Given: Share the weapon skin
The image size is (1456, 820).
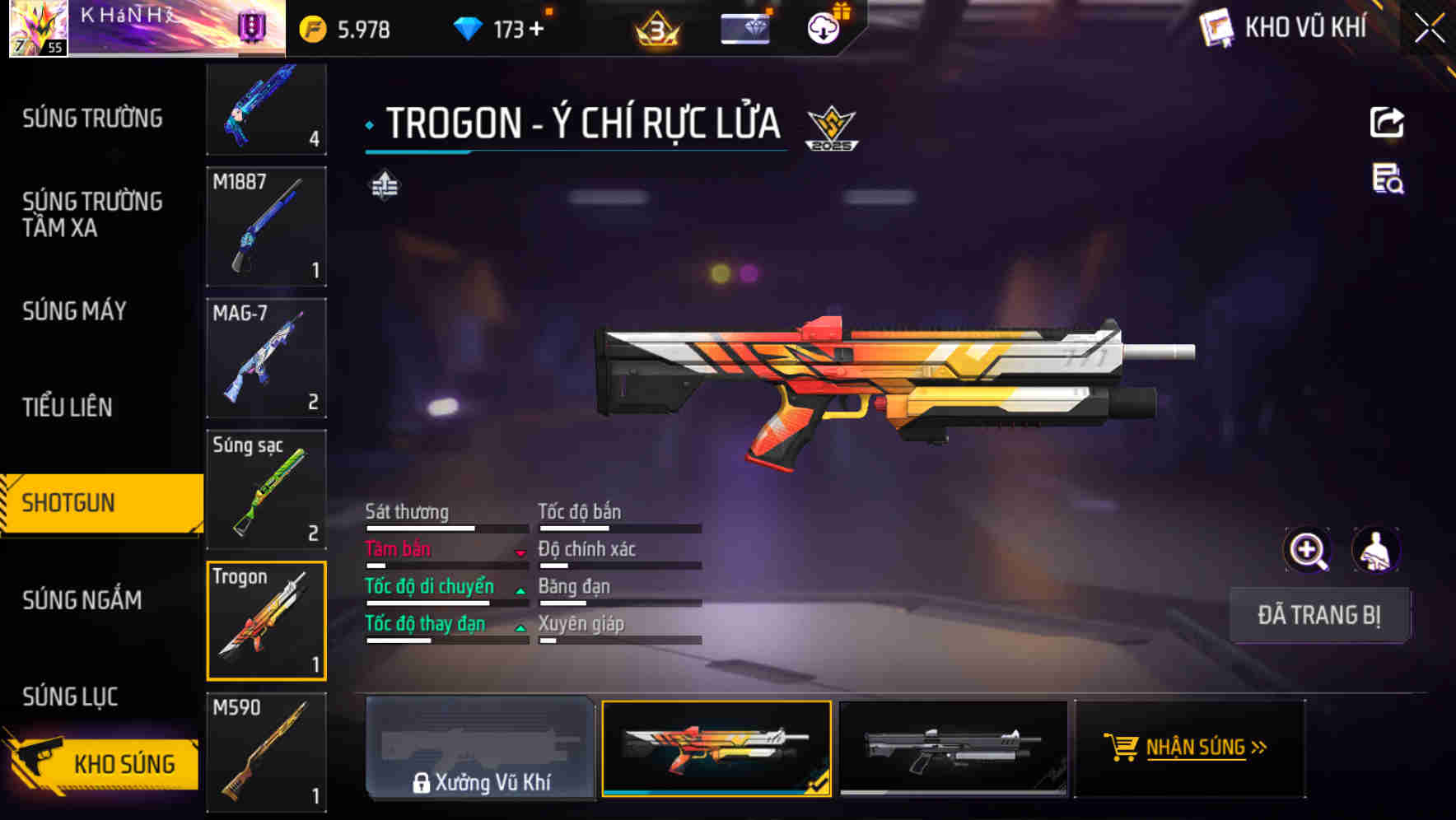Looking at the screenshot, I should tap(1387, 123).
